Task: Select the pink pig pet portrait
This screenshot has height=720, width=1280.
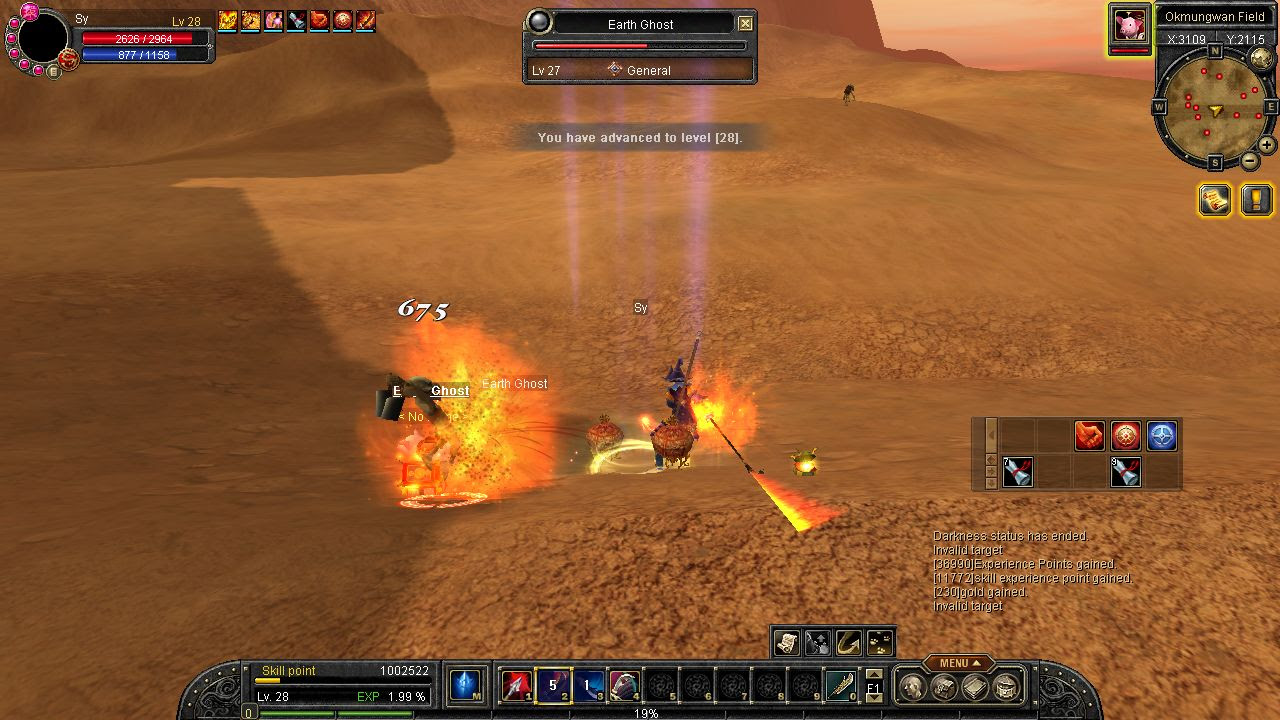Action: pyautogui.click(x=1130, y=24)
